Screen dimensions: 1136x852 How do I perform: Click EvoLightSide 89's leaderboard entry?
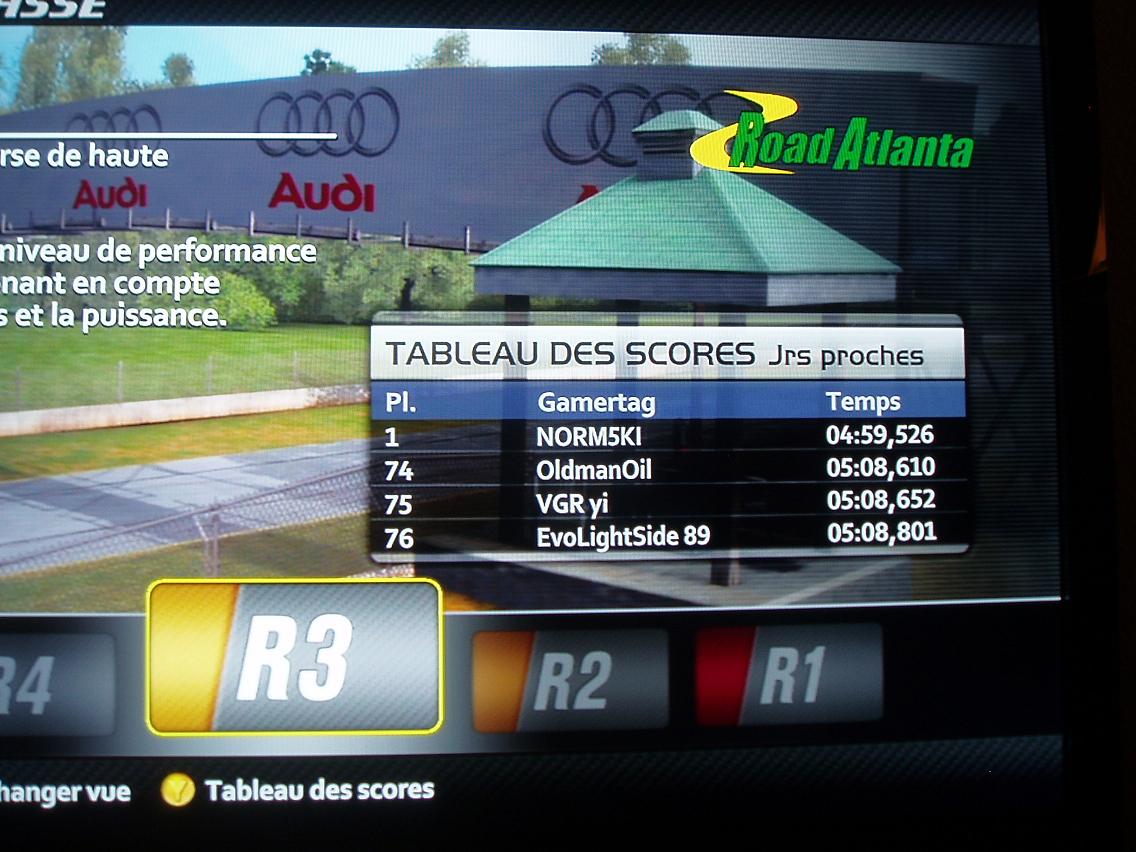[665, 535]
